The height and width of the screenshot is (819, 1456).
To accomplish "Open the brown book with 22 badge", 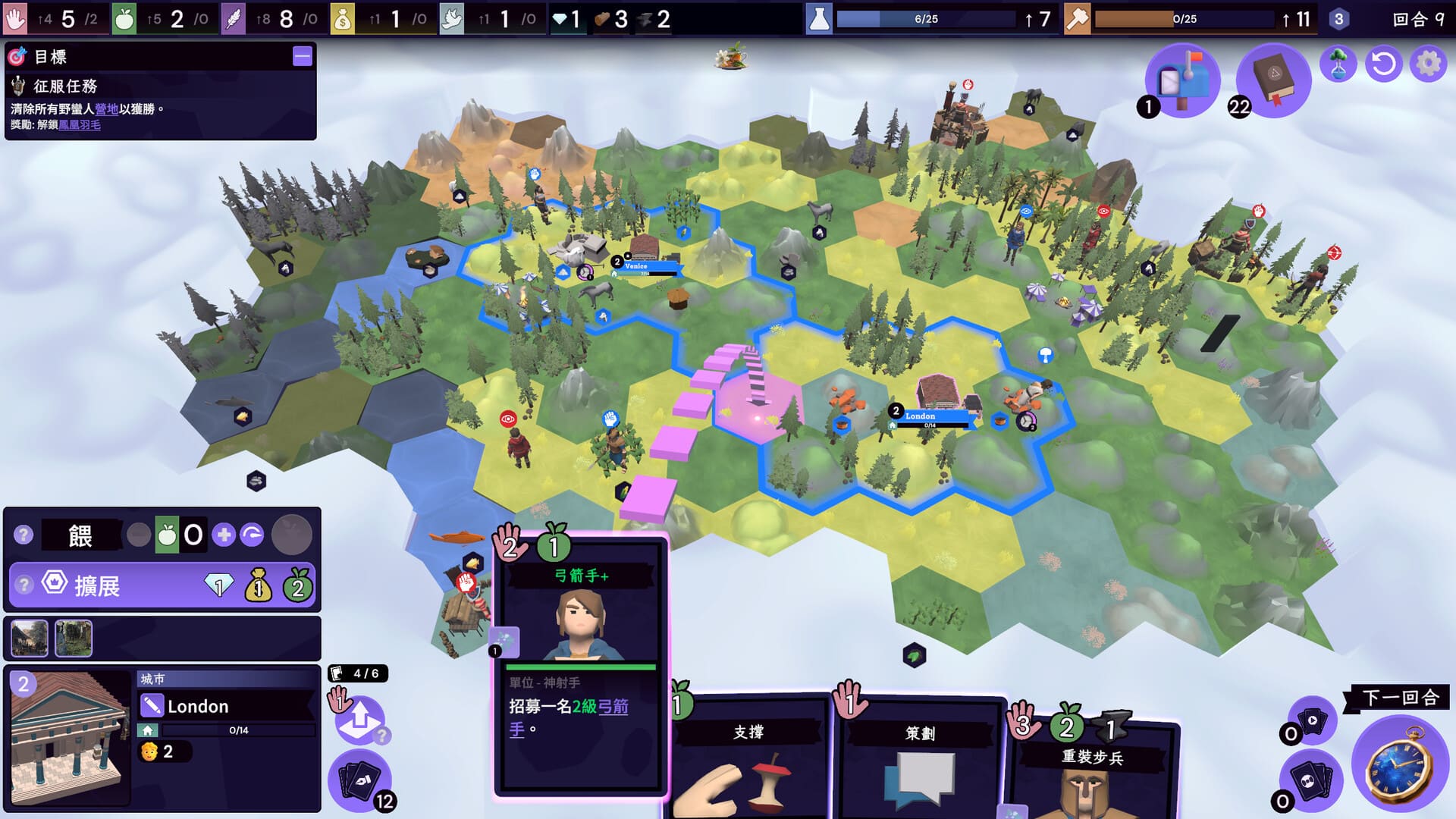I will tap(1272, 79).
